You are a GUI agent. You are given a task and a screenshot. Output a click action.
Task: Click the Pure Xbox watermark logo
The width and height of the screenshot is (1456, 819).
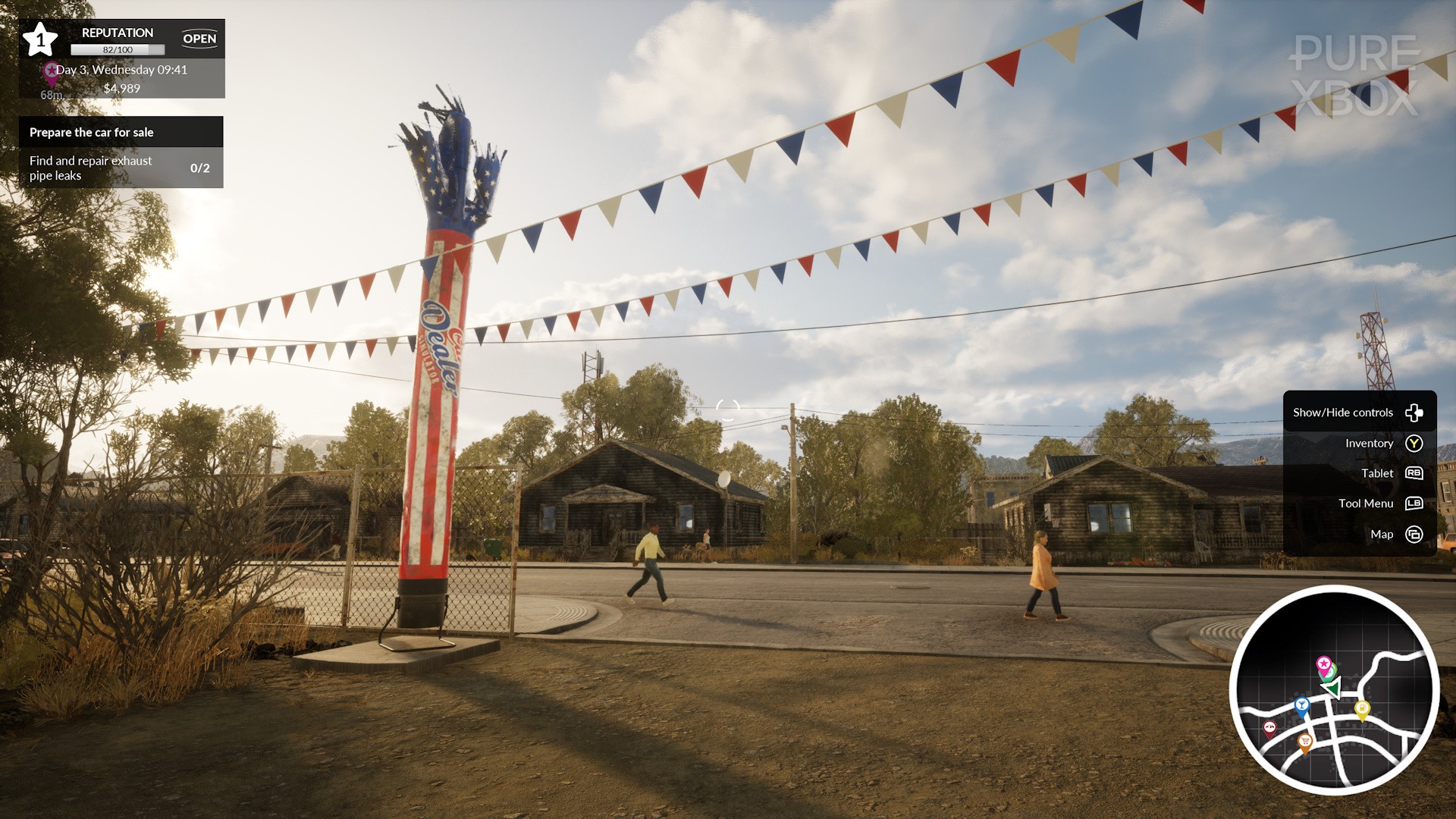coord(1355,76)
